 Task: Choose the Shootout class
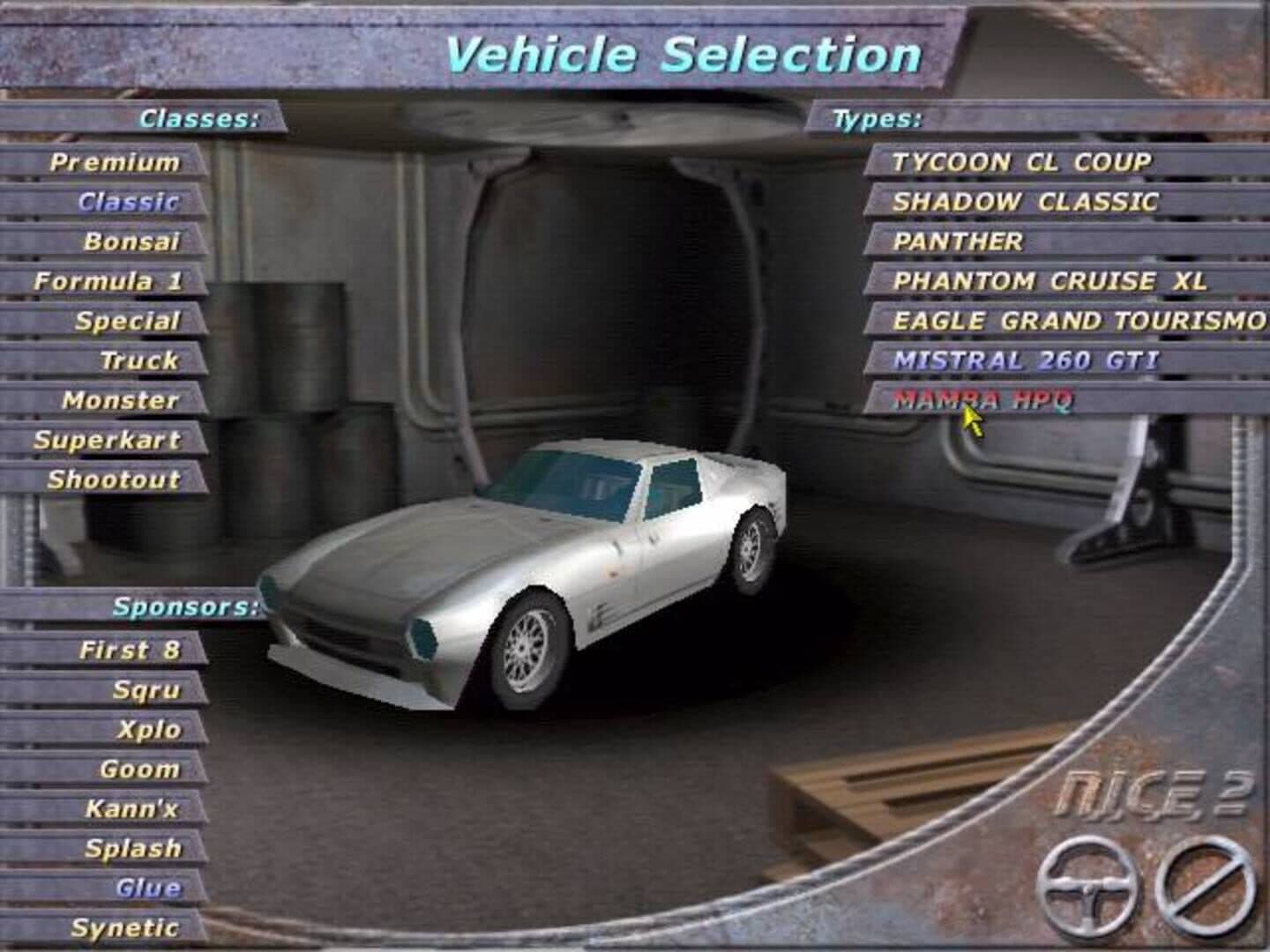[x=114, y=480]
